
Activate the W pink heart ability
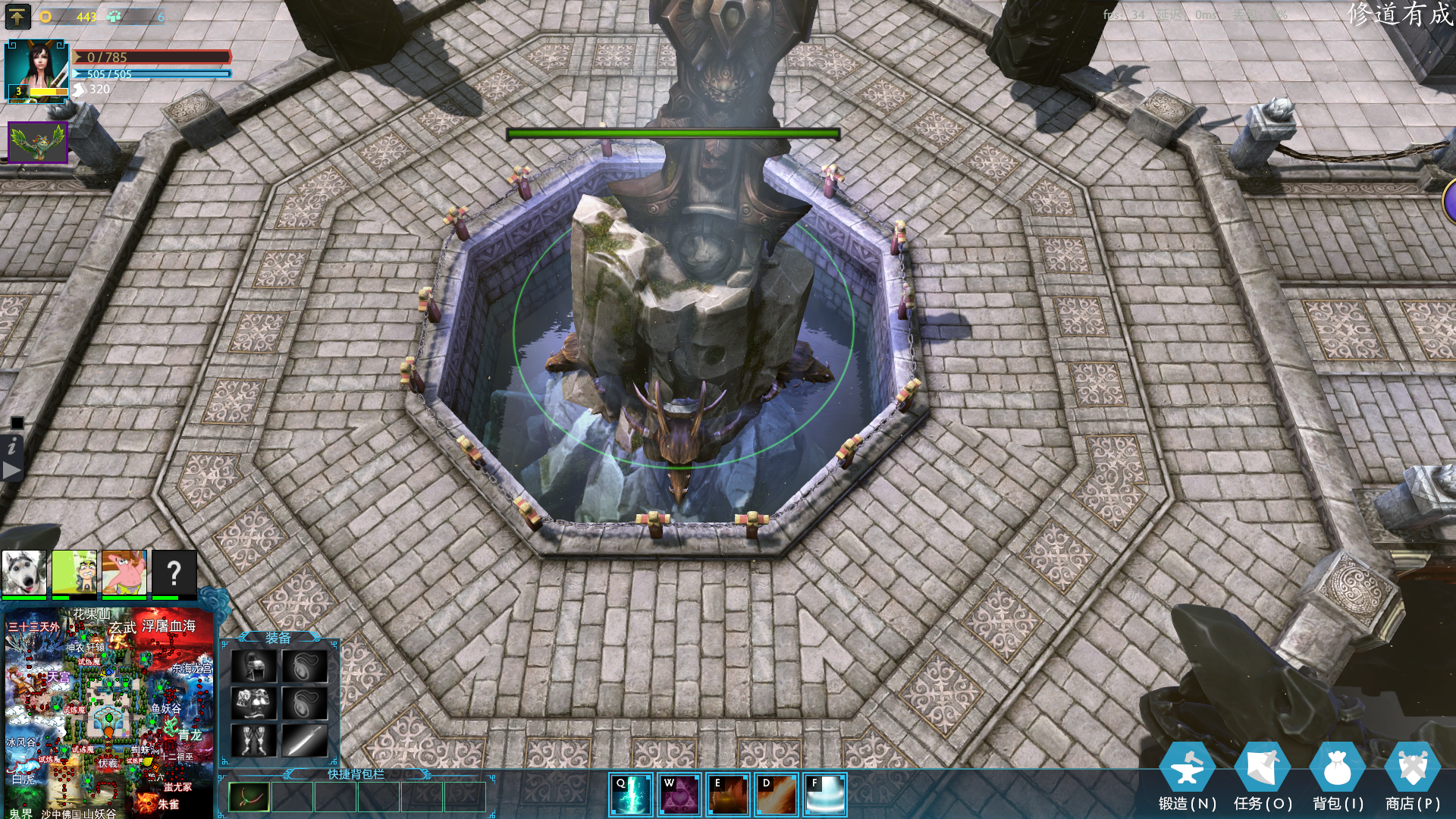coord(679,794)
